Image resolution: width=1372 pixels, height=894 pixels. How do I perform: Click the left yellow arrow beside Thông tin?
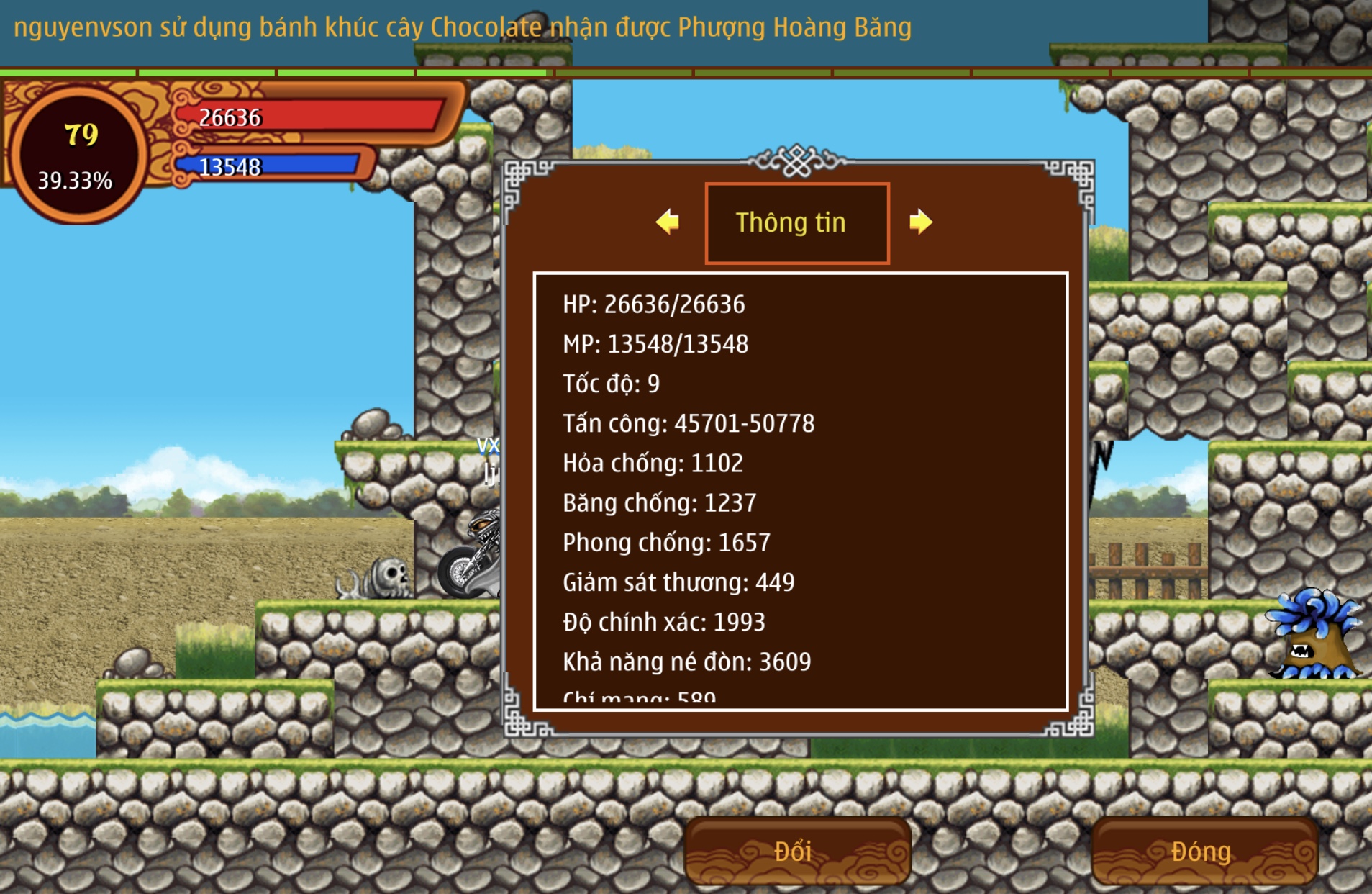pyautogui.click(x=668, y=222)
